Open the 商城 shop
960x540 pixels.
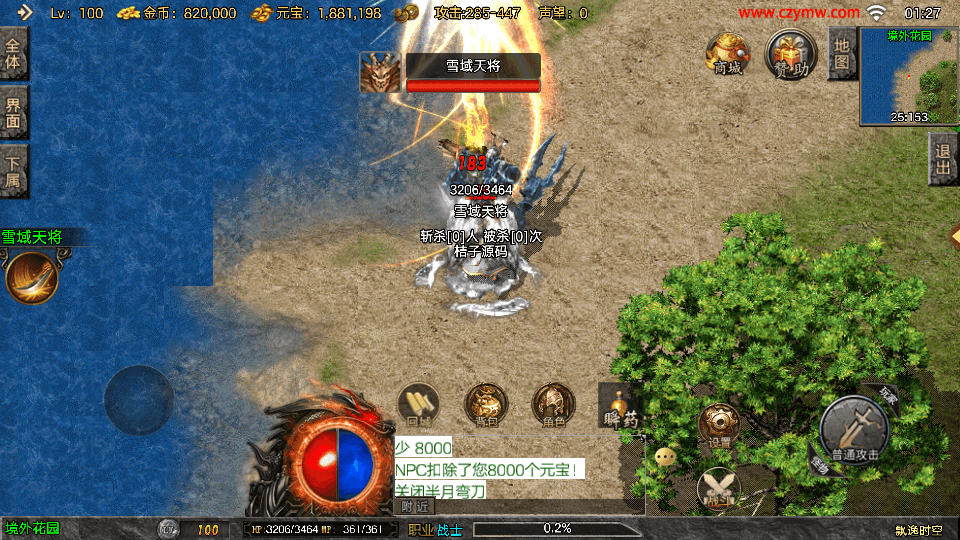[x=727, y=53]
